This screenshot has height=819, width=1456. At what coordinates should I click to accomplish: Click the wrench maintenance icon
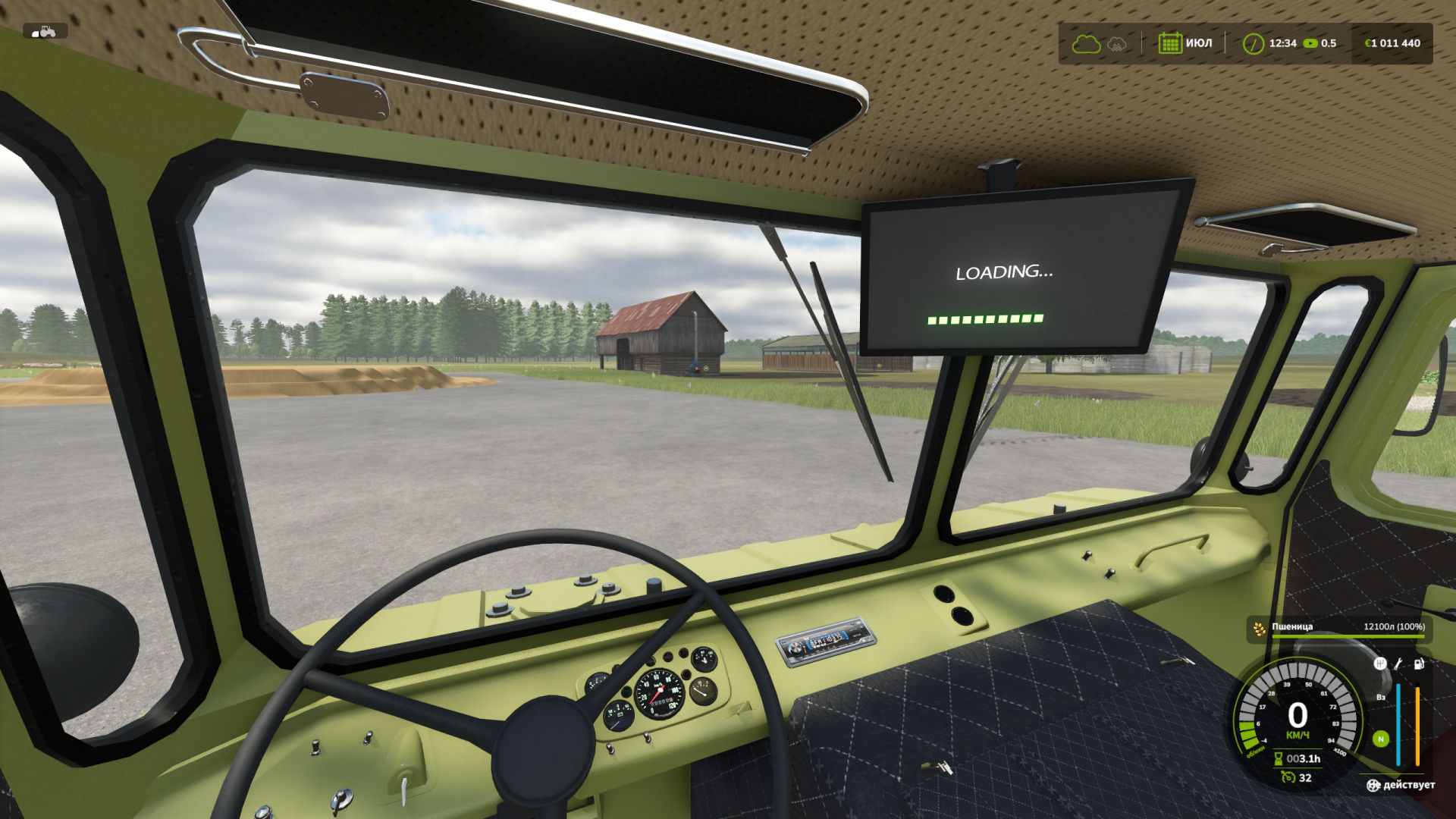click(1398, 664)
